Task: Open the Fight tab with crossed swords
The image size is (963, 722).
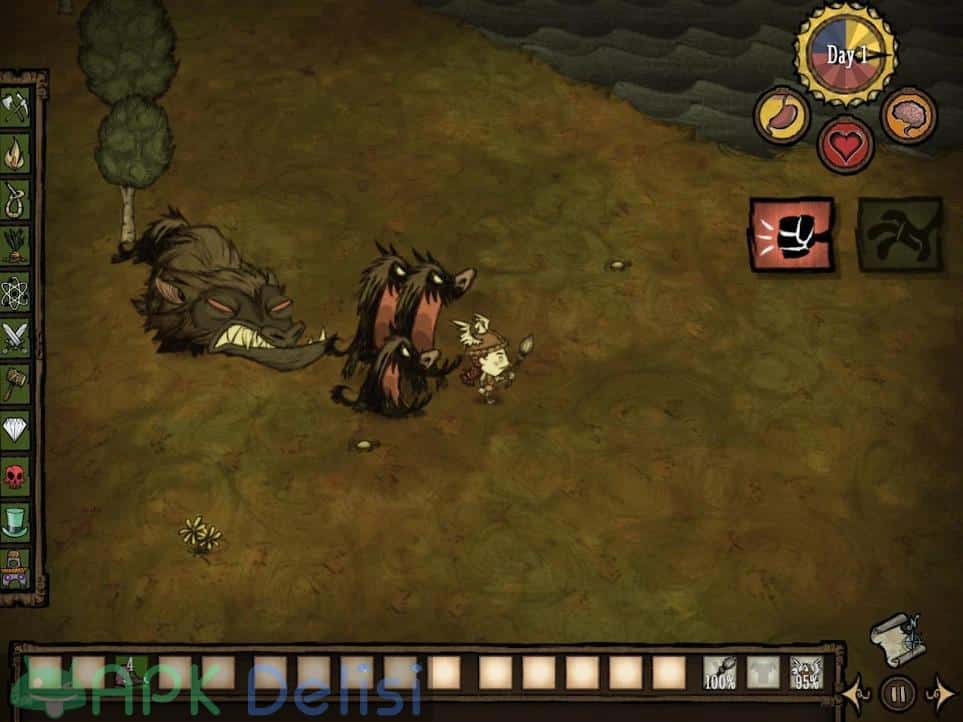Action: click(x=16, y=337)
